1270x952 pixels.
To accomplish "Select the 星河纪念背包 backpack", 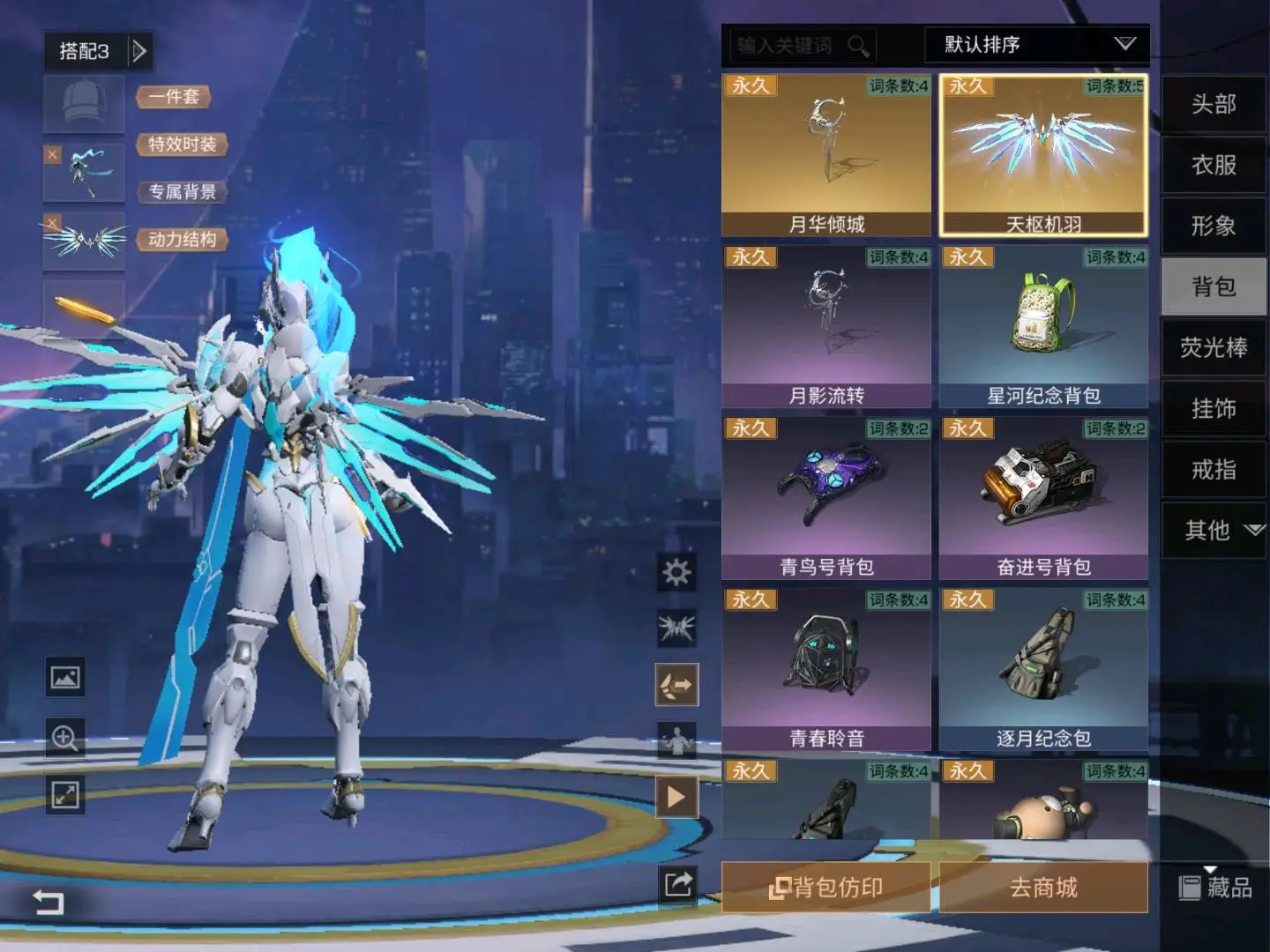I will 1043,326.
